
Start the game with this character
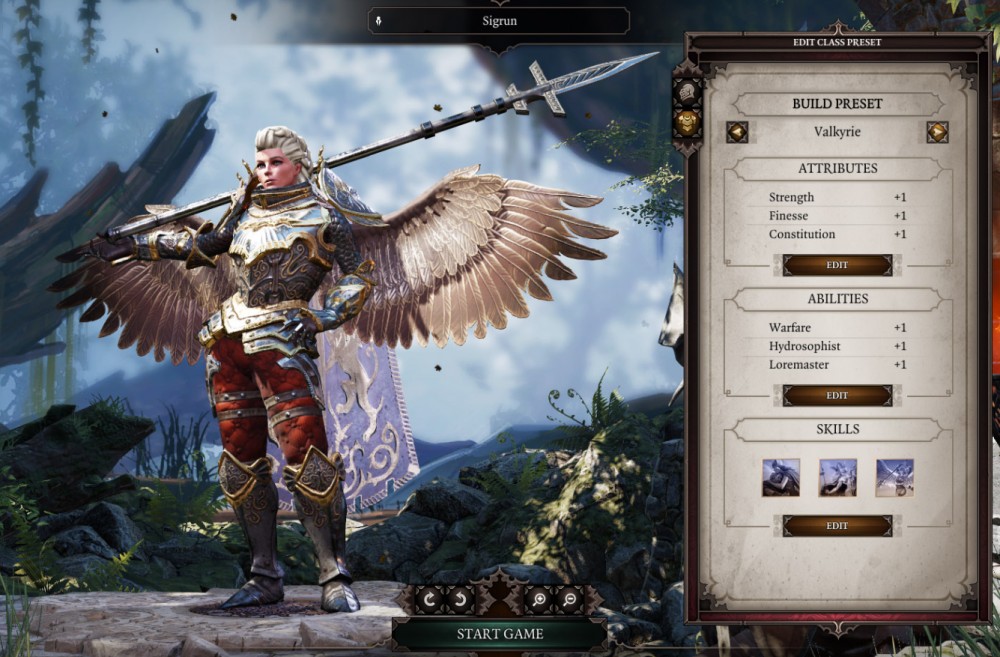[499, 633]
